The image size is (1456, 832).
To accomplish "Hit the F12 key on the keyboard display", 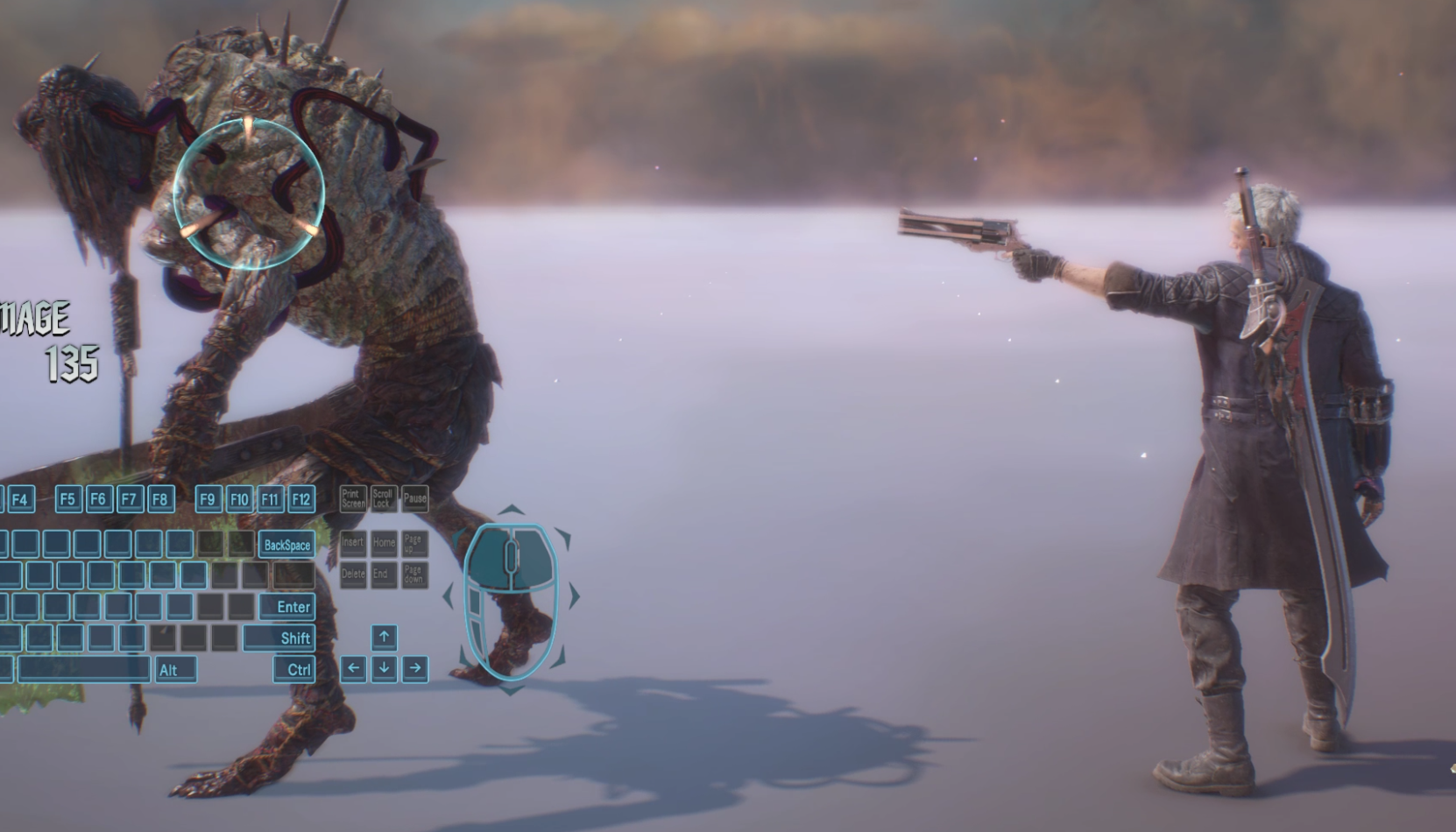I will 301,499.
